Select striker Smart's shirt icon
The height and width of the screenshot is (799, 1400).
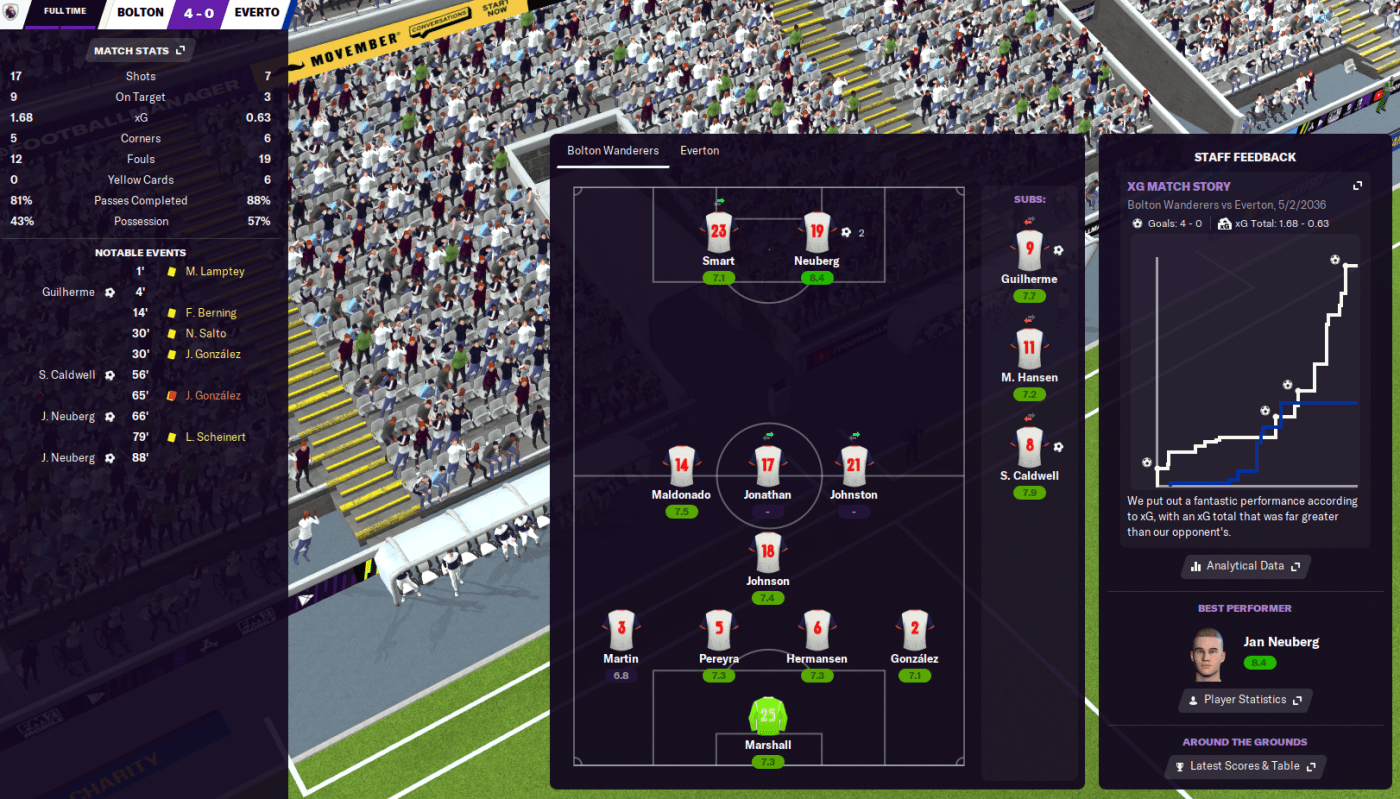tap(718, 233)
